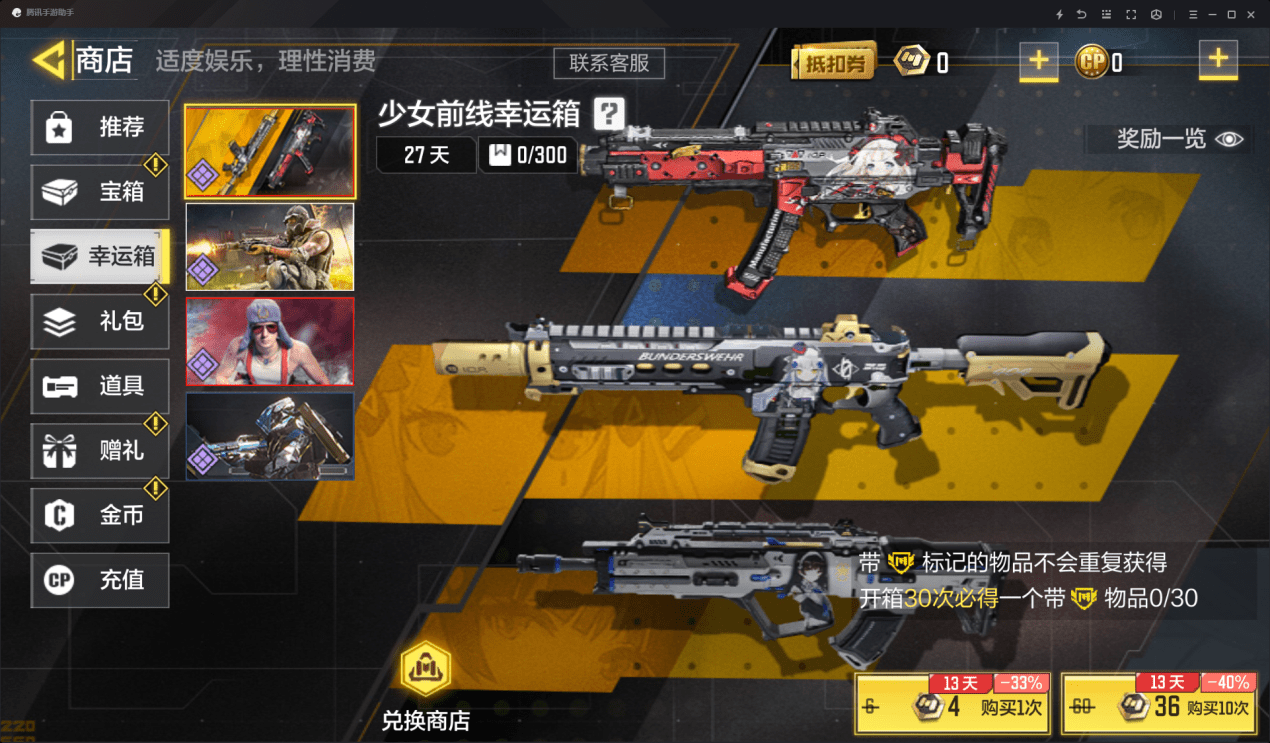This screenshot has height=743, width=1270.
Task: Open the 充值 recharge tab
Action: [100, 580]
